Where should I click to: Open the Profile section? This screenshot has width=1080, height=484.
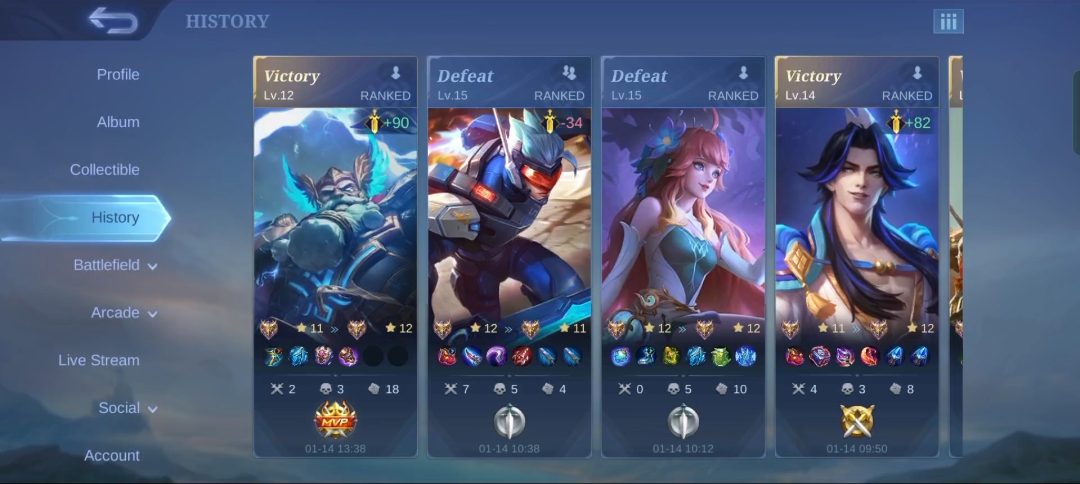pyautogui.click(x=118, y=75)
